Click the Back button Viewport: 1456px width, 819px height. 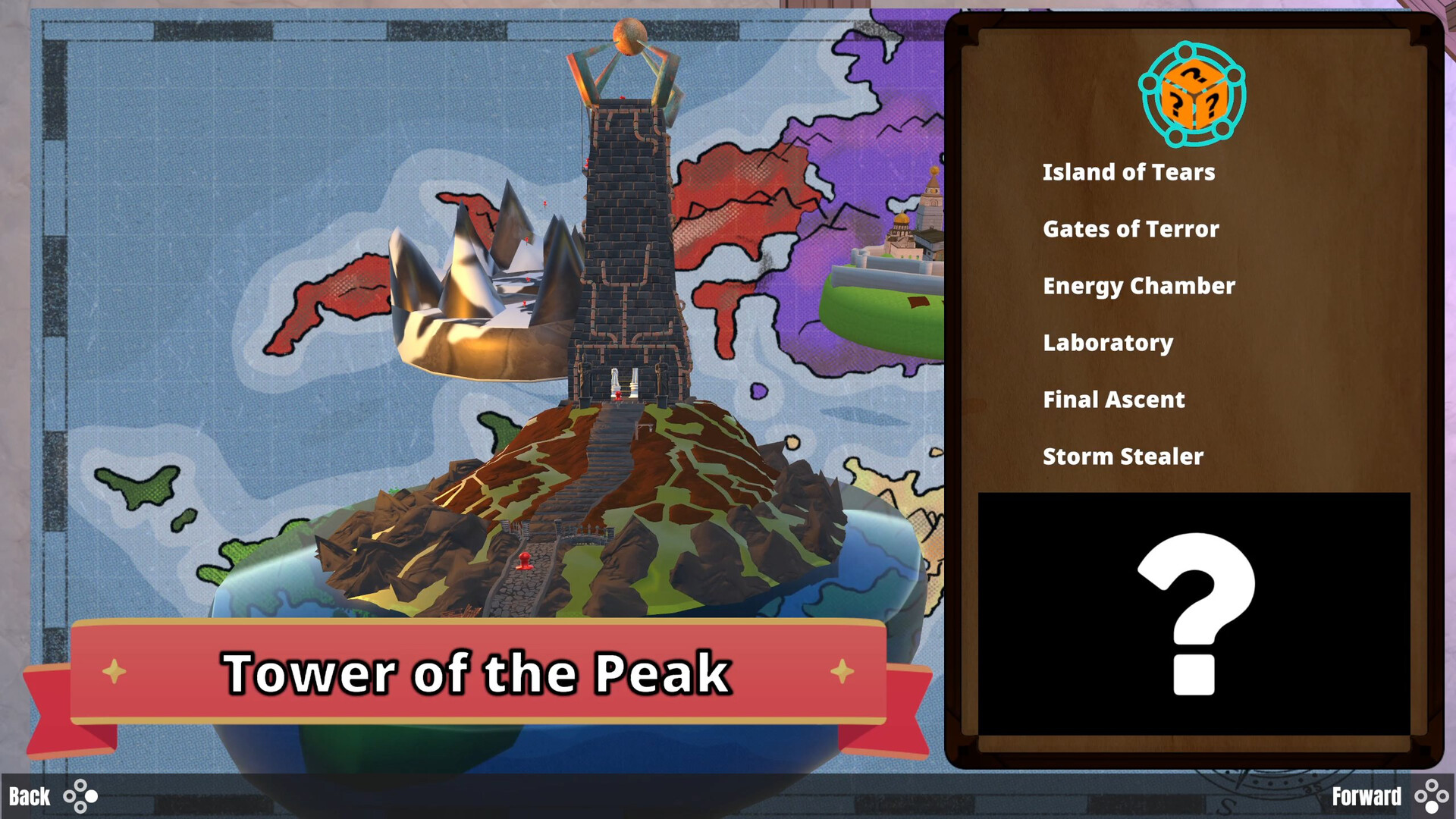(x=32, y=796)
